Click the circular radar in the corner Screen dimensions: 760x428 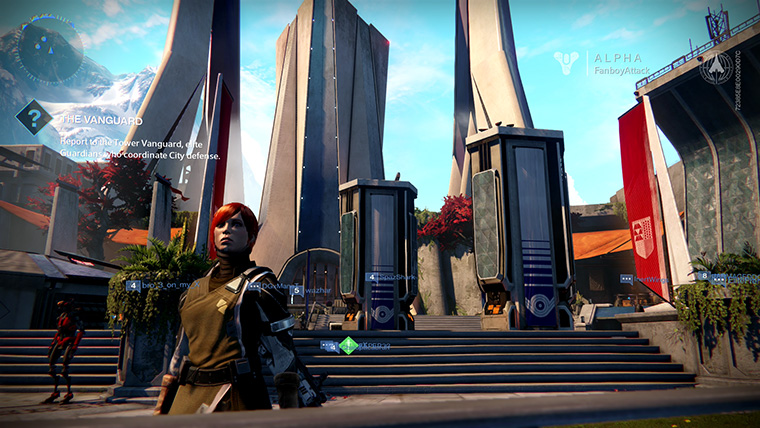pos(49,48)
